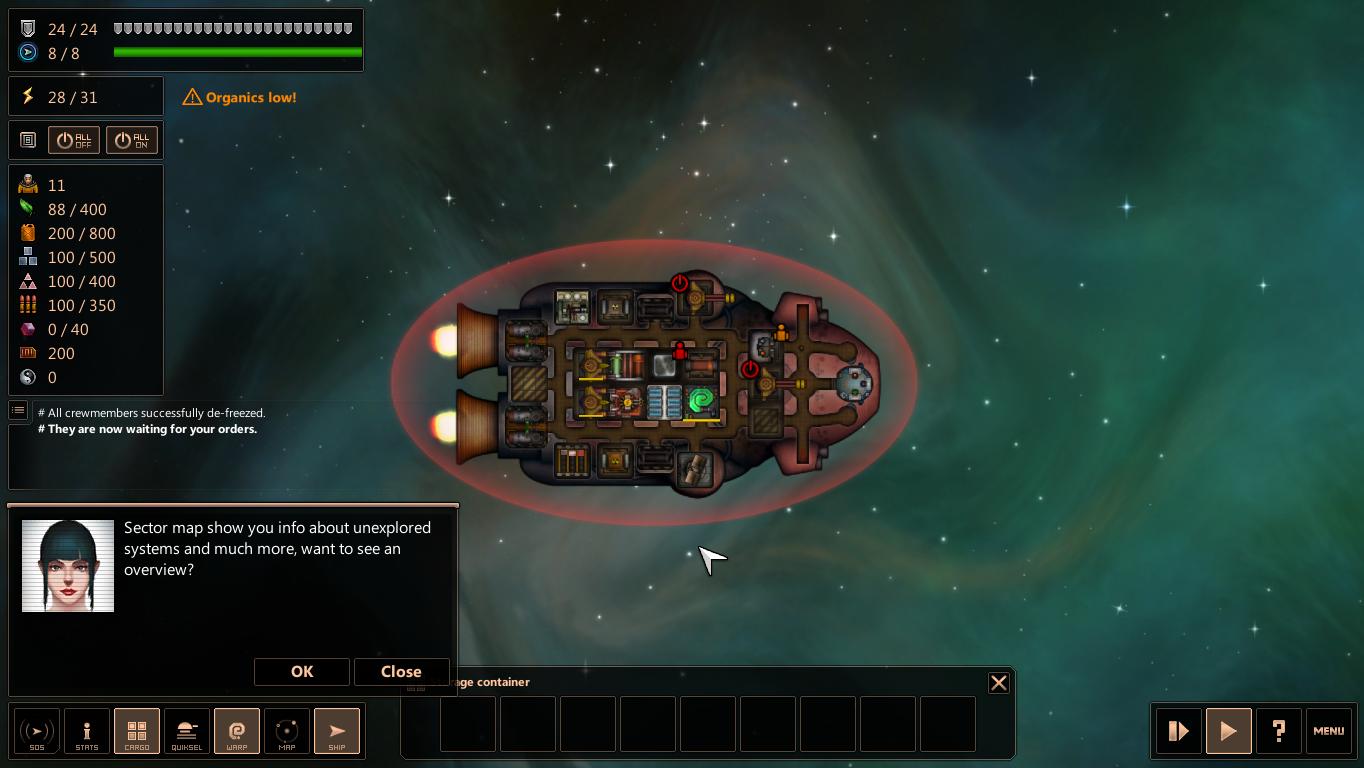Click the Organics low warning

tap(240, 97)
